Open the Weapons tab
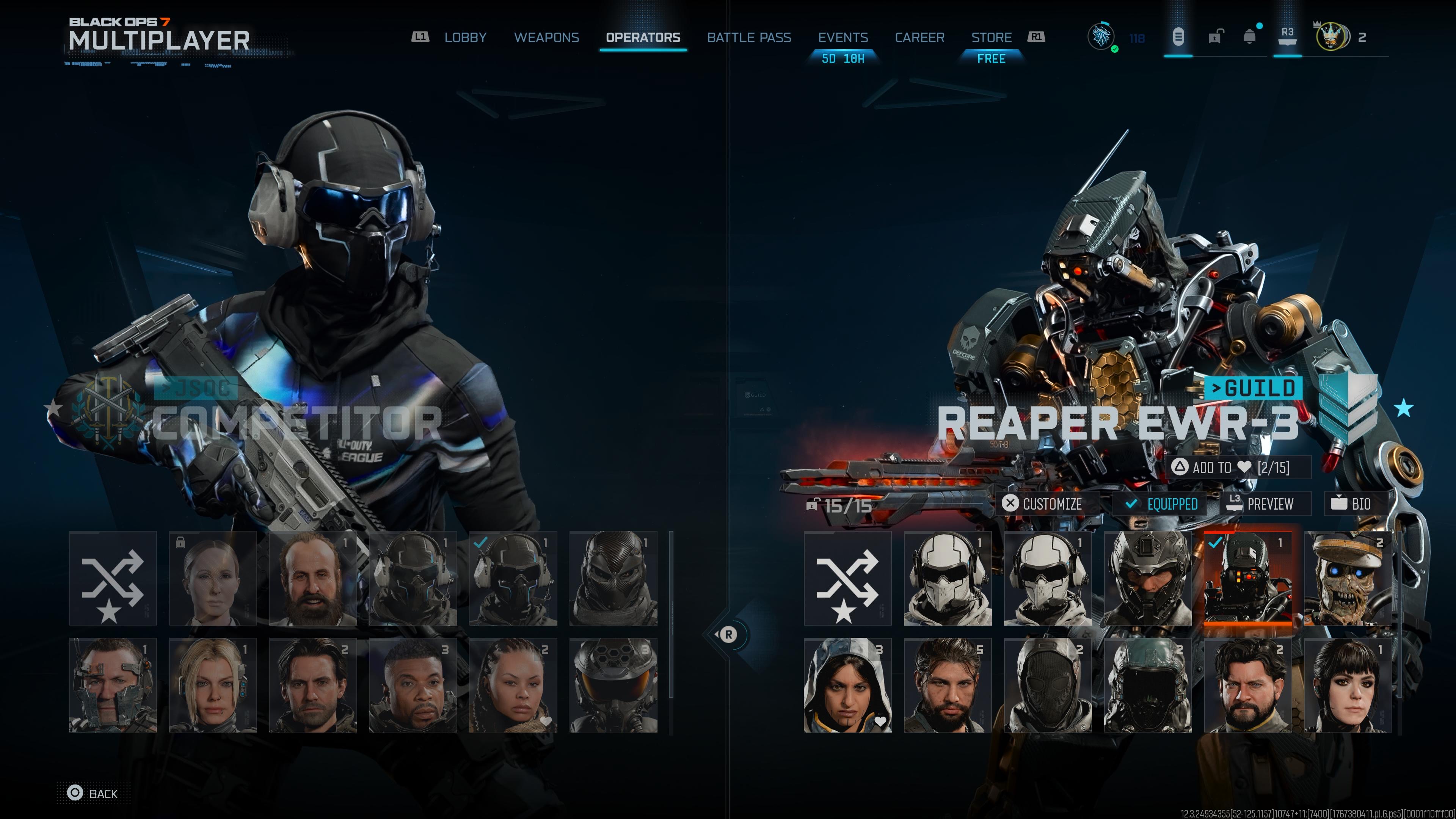The image size is (1456, 819). pyautogui.click(x=546, y=37)
